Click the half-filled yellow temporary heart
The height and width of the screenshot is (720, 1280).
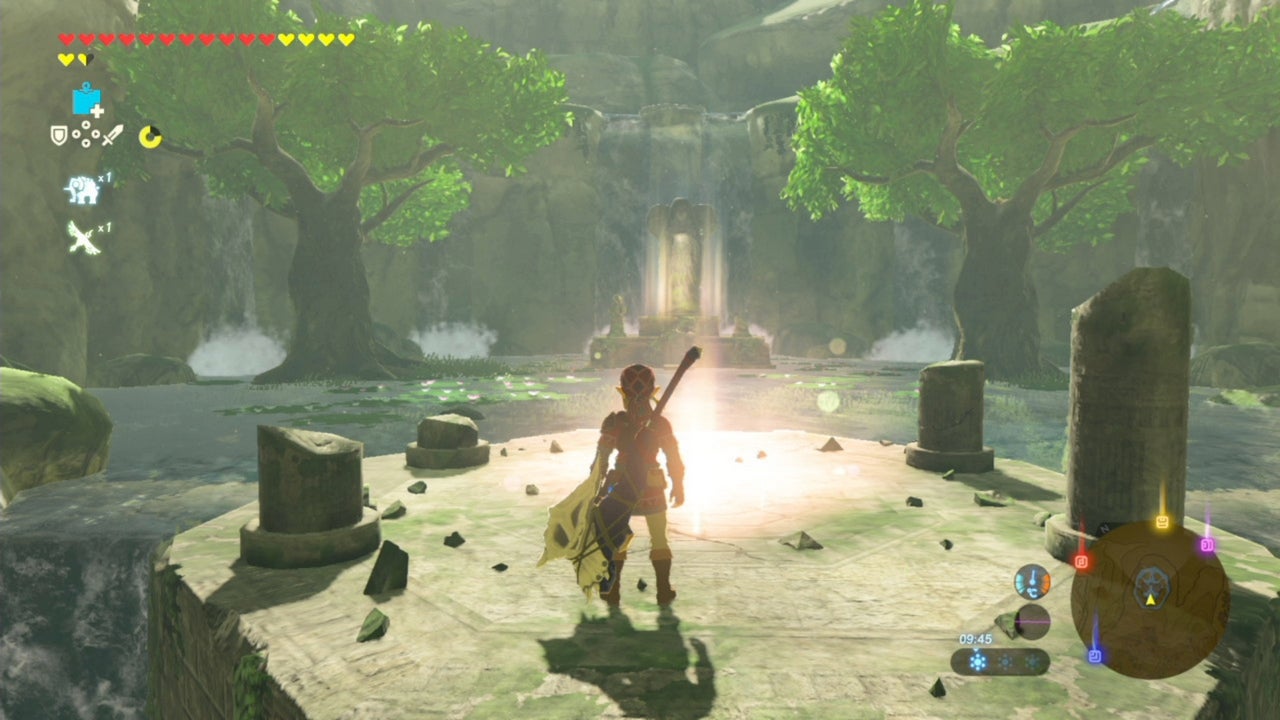tap(84, 60)
